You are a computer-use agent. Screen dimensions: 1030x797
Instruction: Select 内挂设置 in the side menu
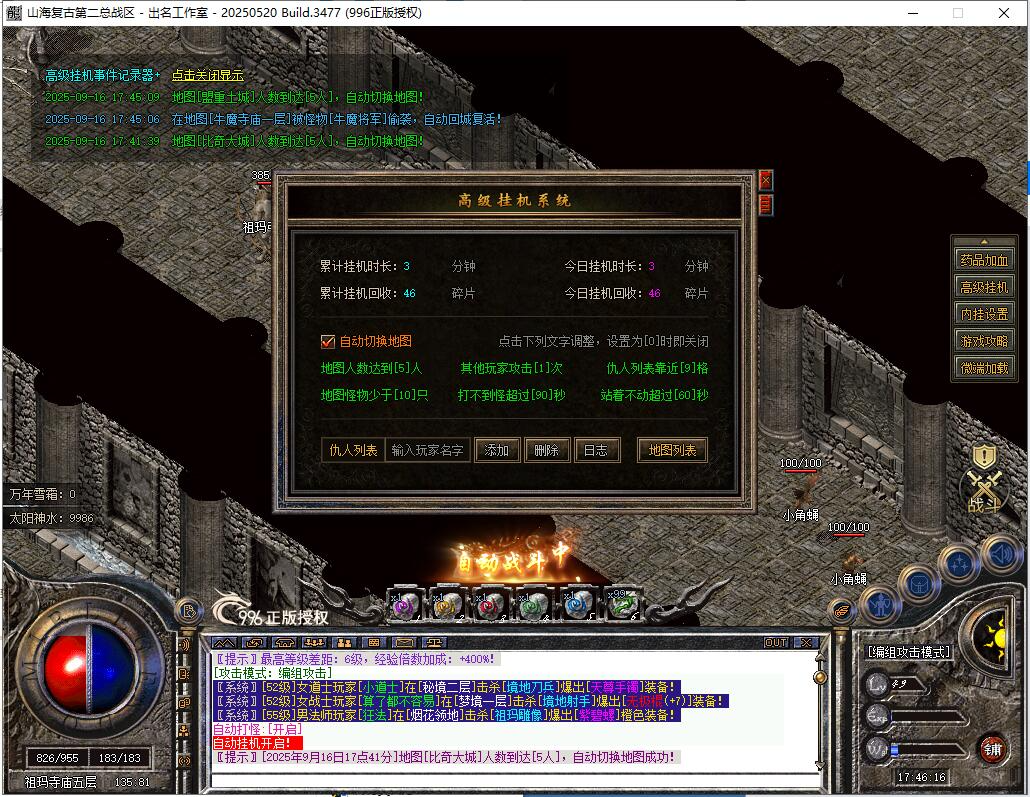[984, 314]
